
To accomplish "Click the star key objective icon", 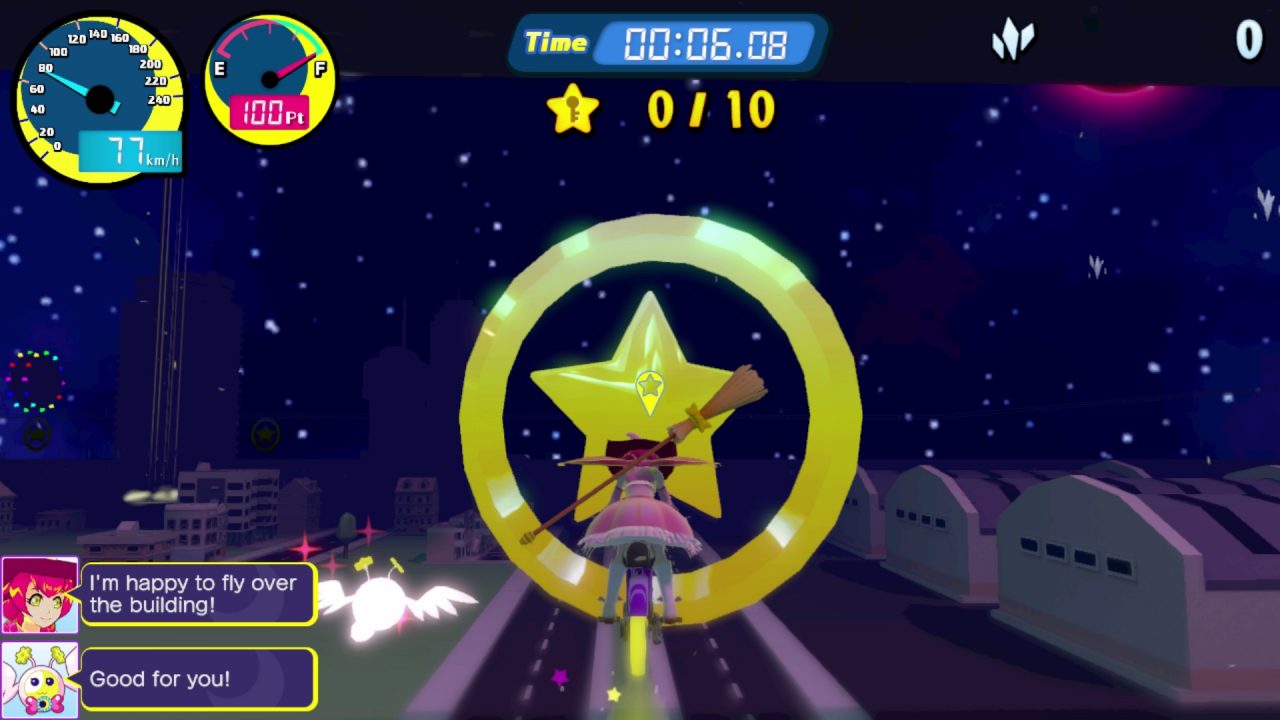I will 573,109.
